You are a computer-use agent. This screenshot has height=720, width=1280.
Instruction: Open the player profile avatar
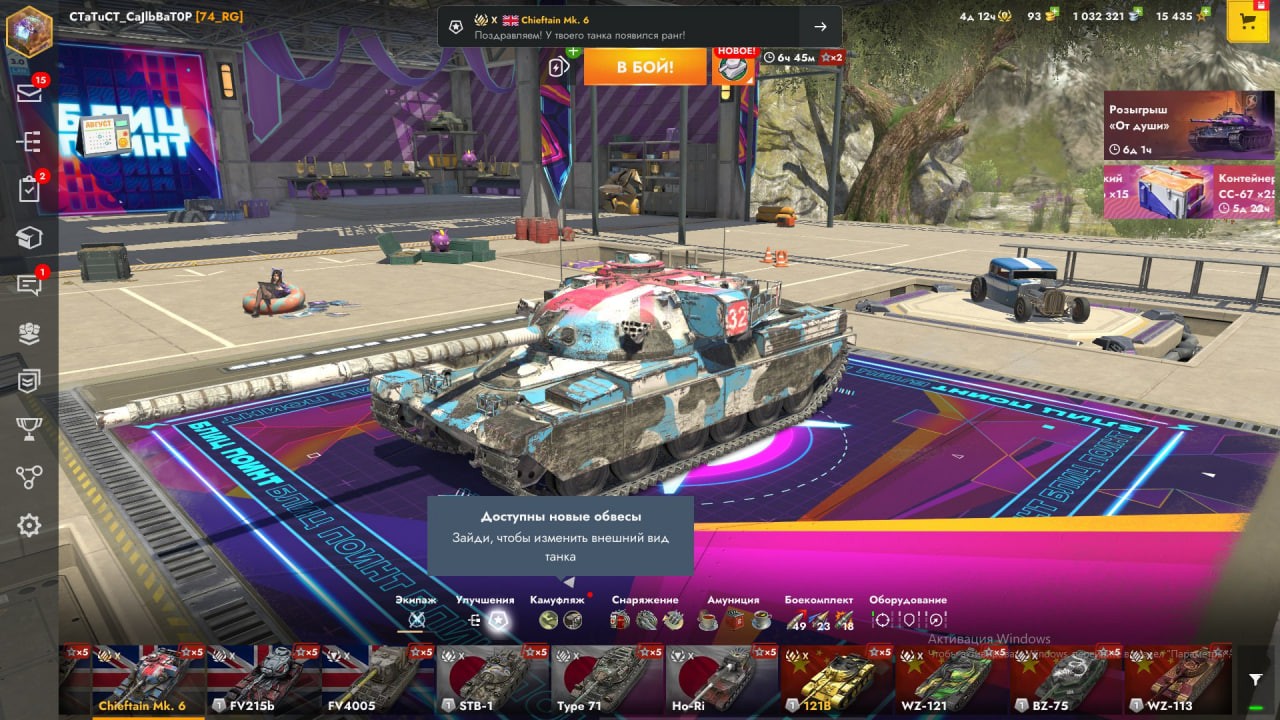[x=29, y=31]
